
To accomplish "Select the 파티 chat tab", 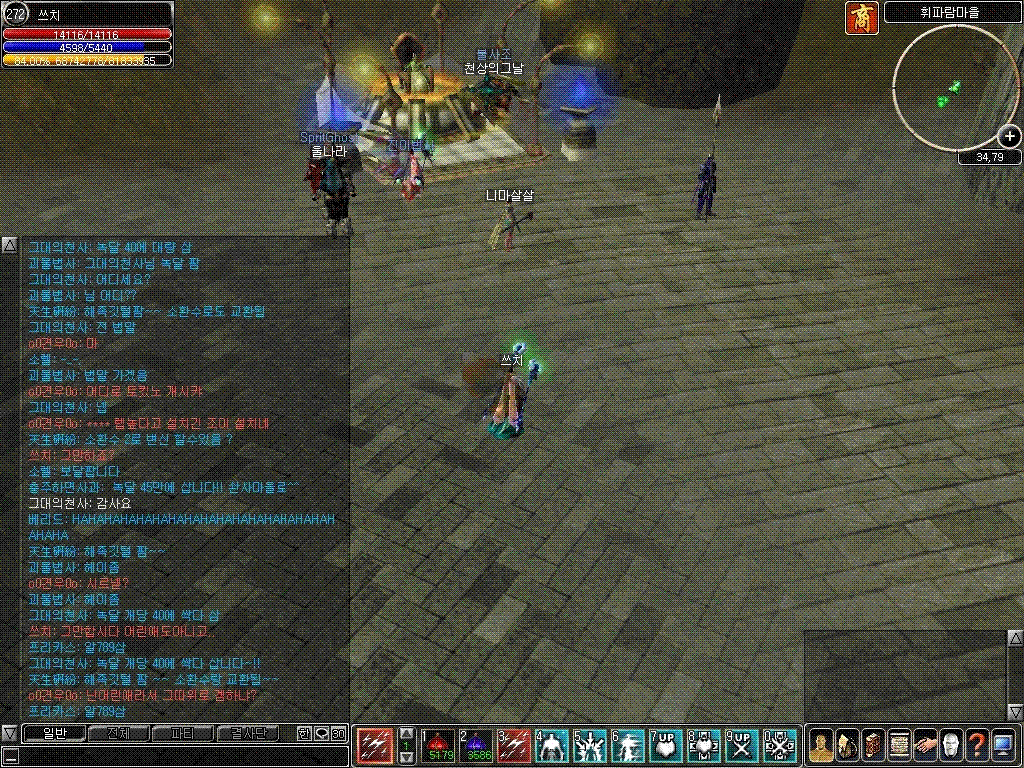I will 181,734.
